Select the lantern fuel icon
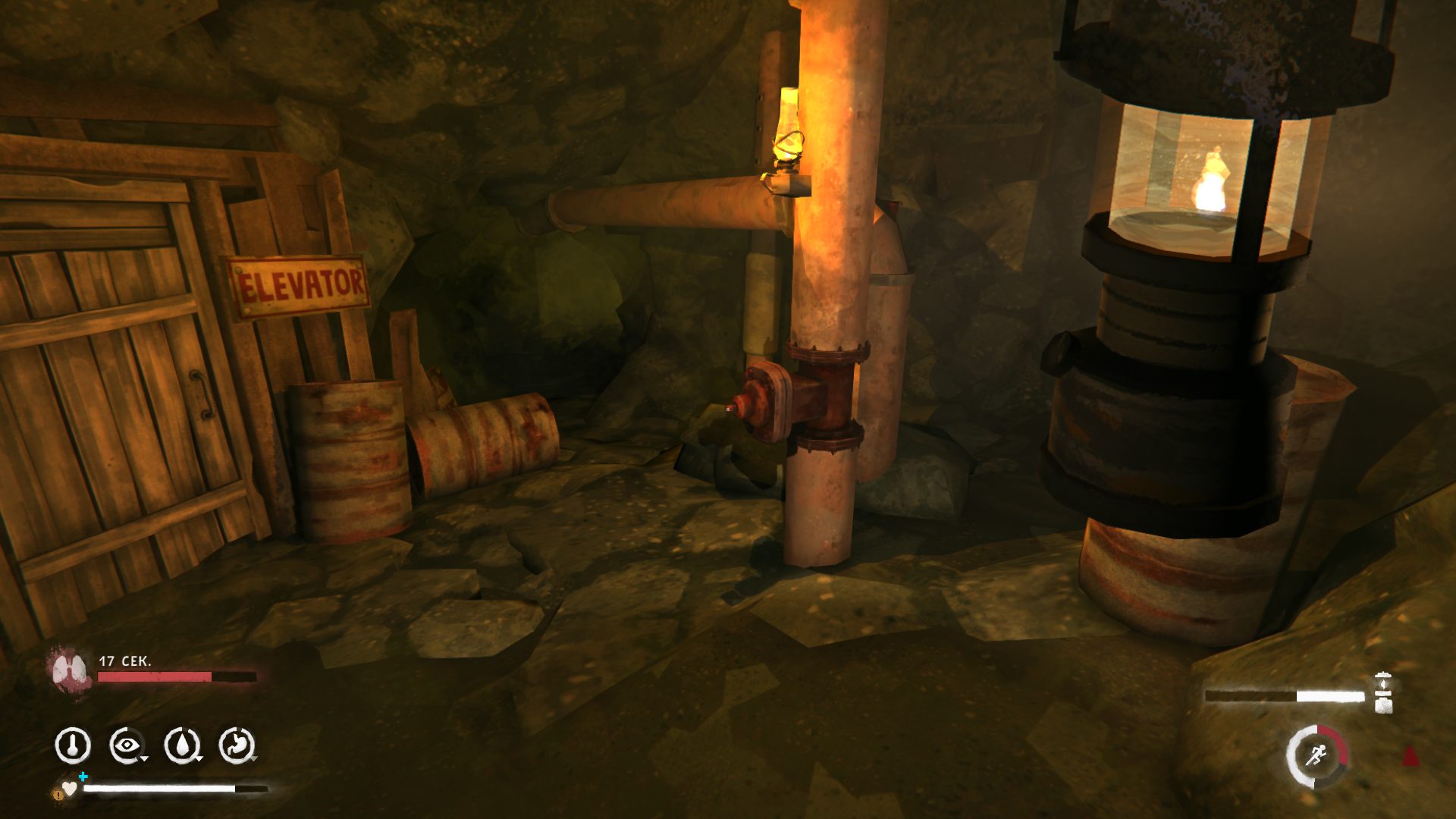Screen dimensions: 1456x819 1383,693
